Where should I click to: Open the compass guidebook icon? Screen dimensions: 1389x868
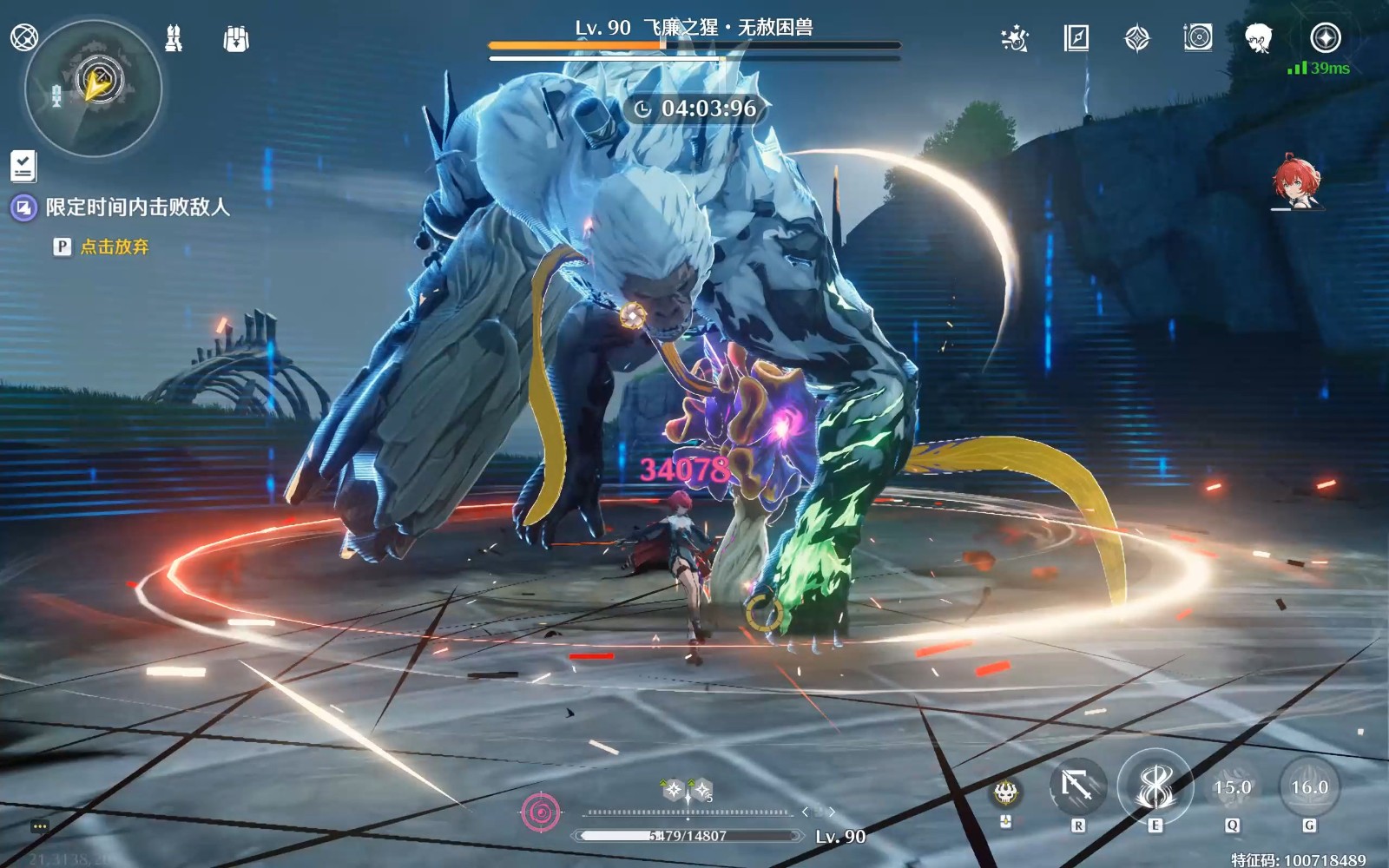1076,38
